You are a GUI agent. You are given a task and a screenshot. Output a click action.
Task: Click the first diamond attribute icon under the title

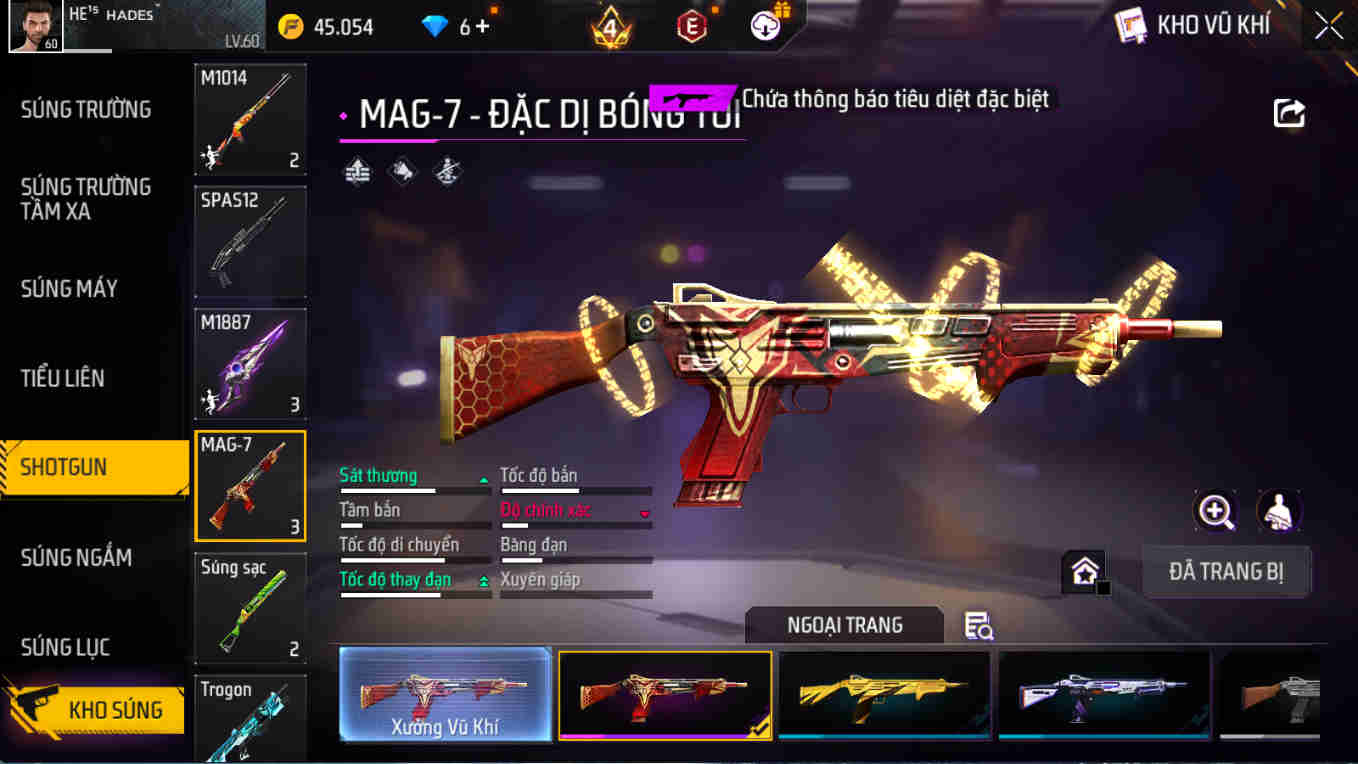tap(357, 174)
